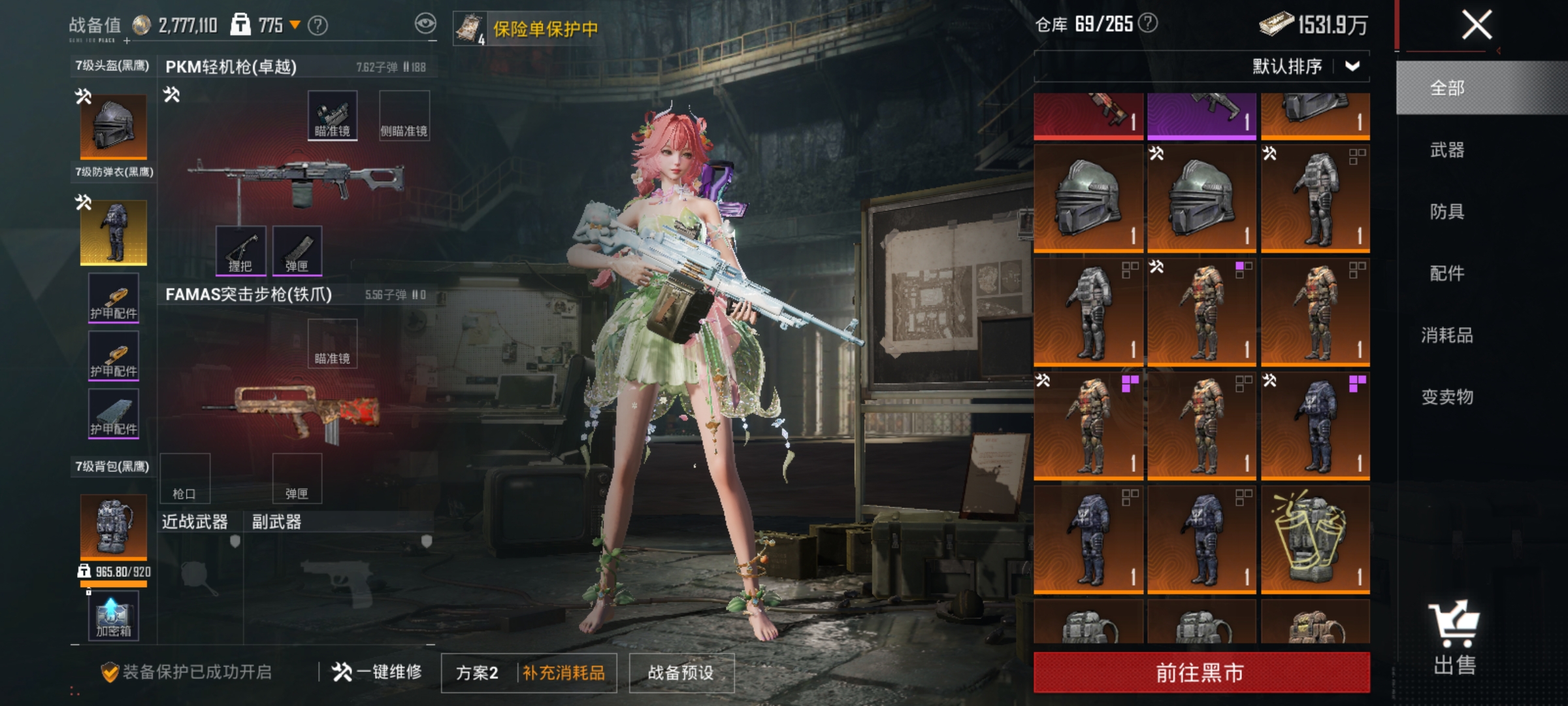Toggle the eye visibility icon near the top

coord(425,24)
